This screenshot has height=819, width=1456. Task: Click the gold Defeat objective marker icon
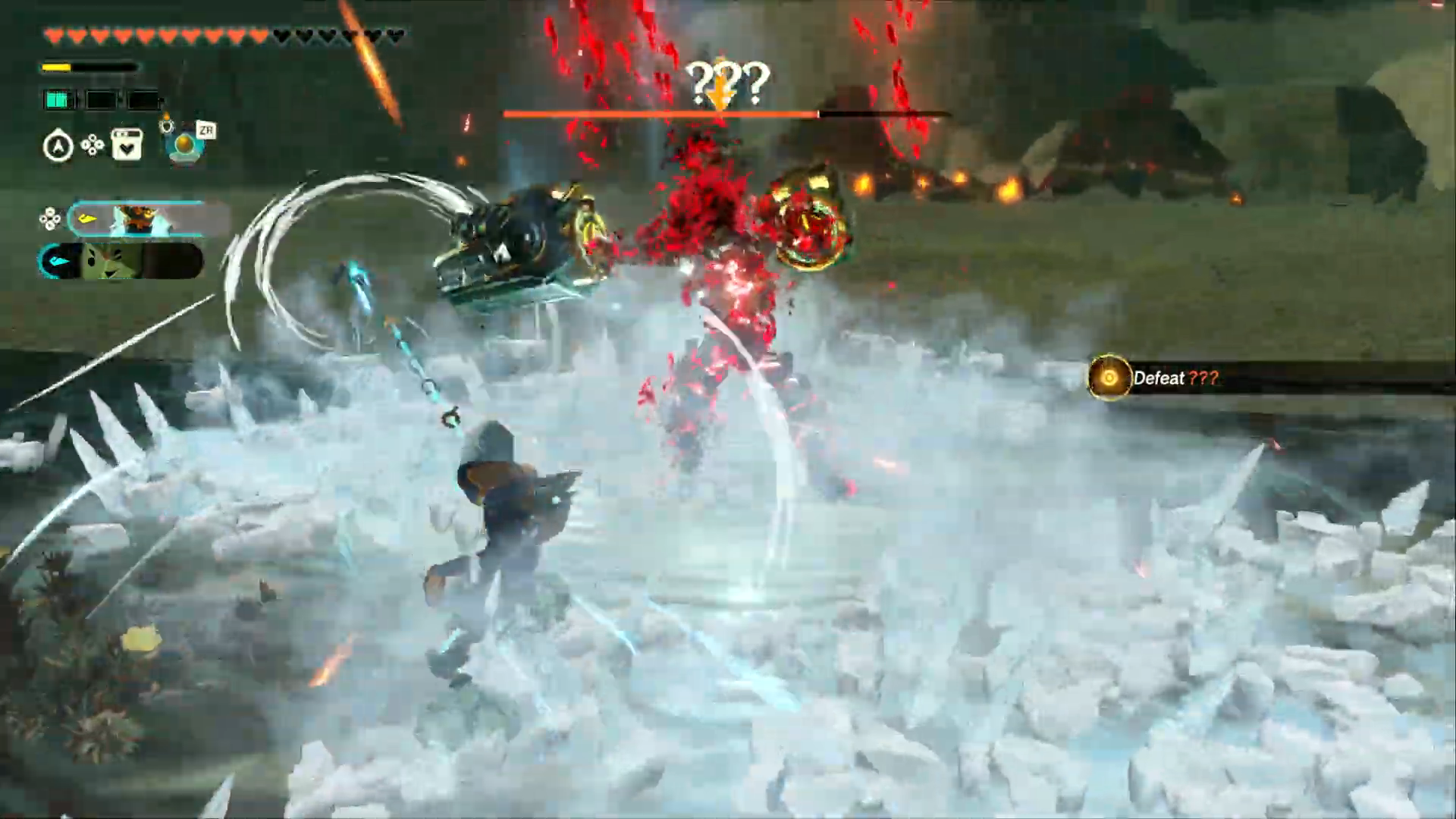tap(1109, 378)
